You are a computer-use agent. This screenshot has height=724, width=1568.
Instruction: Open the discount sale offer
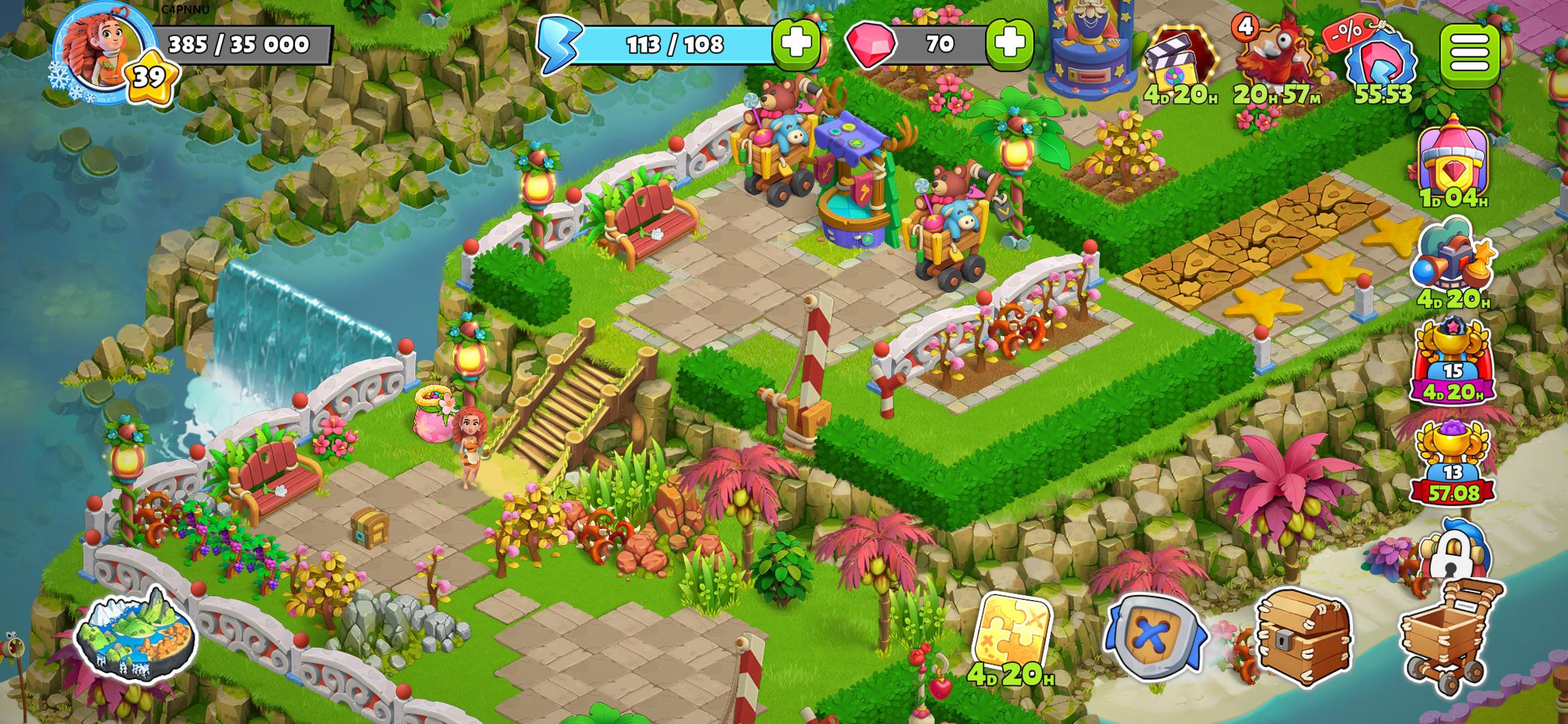tap(1380, 60)
